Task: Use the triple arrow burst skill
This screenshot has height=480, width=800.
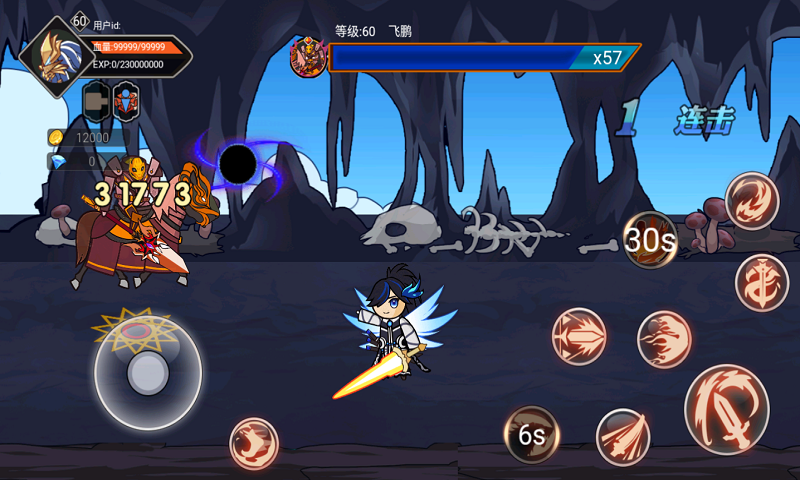Action: coord(579,336)
